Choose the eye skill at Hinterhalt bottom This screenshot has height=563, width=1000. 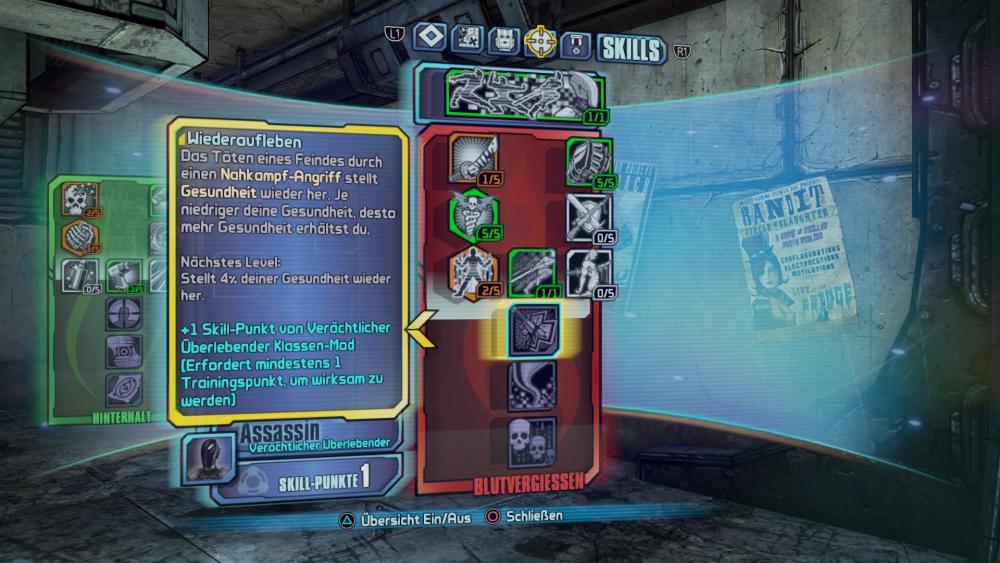tap(124, 389)
